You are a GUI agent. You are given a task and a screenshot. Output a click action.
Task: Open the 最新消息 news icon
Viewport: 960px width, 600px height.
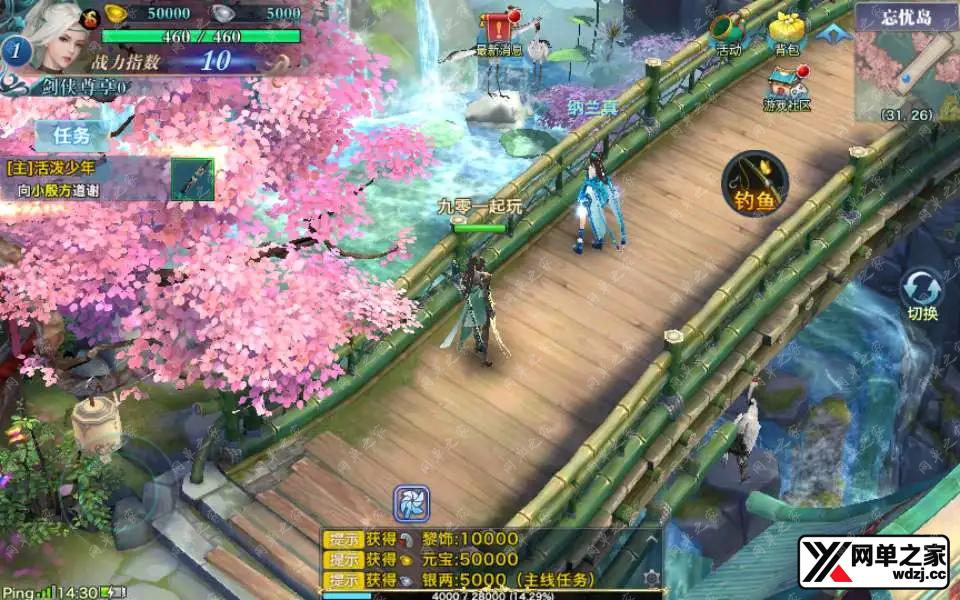(499, 32)
